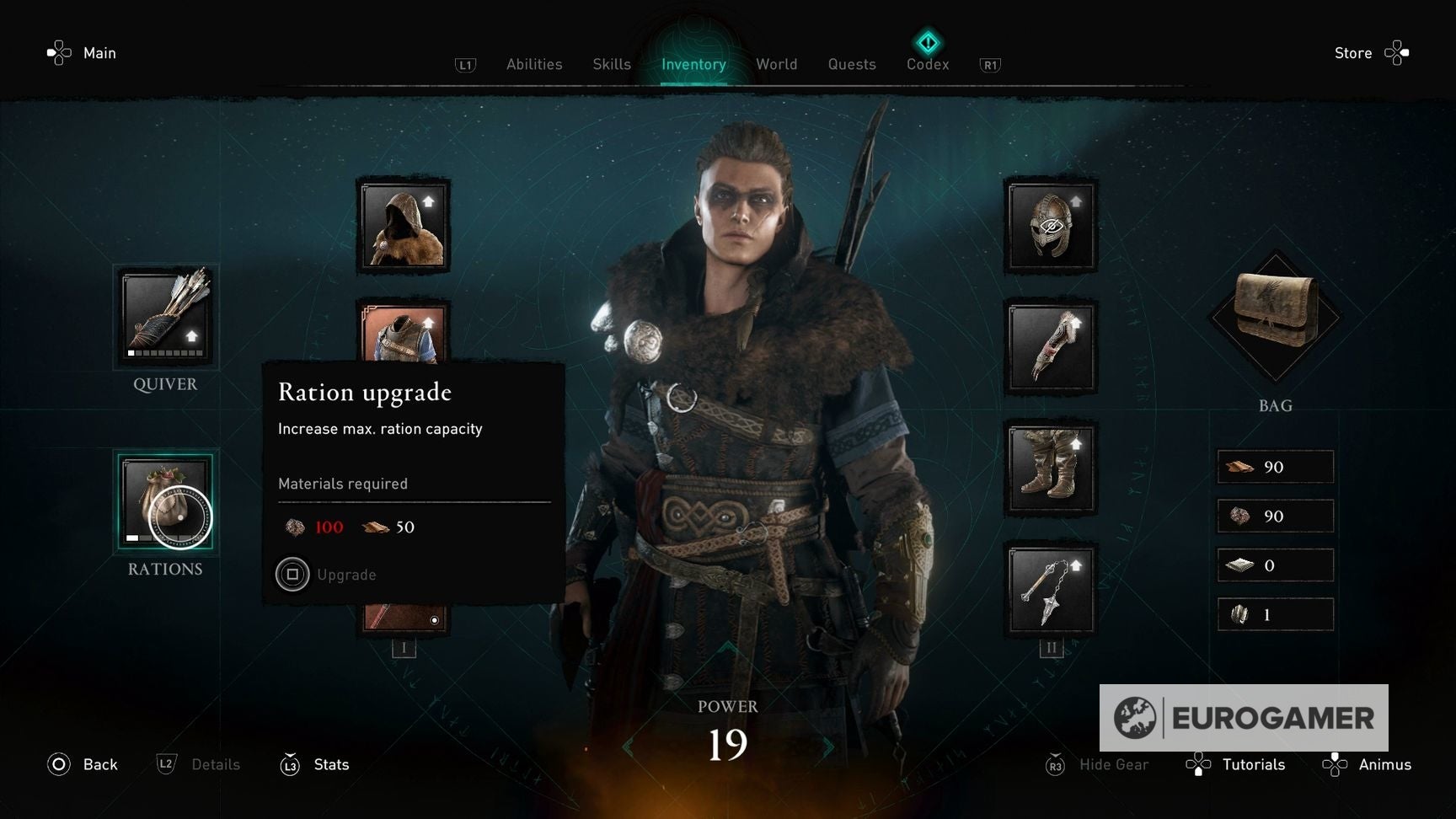Switch to the Skills tab

[611, 64]
